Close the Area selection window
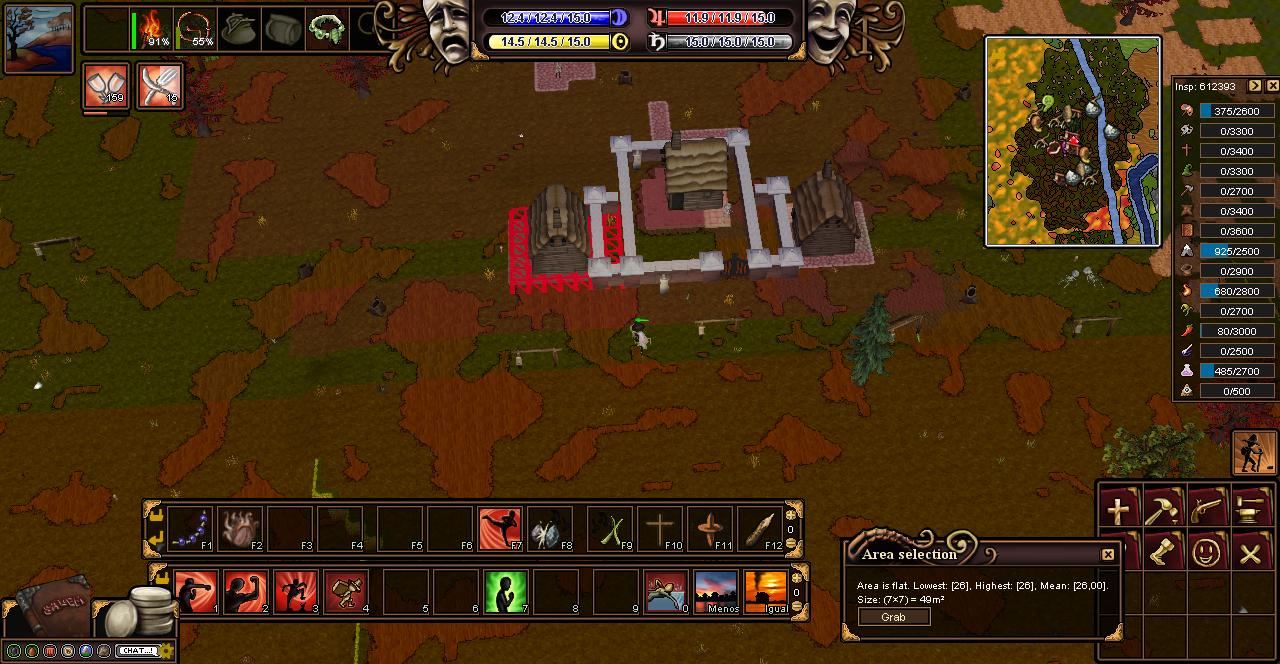Screen dimensions: 1280x664 (1108, 555)
